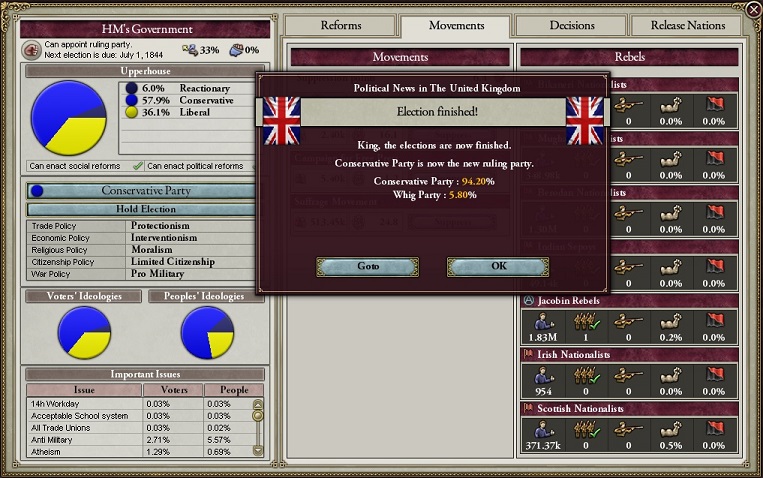Viewport: 763px width, 478px height.
Task: Click the Hold Election button
Action: (x=146, y=210)
